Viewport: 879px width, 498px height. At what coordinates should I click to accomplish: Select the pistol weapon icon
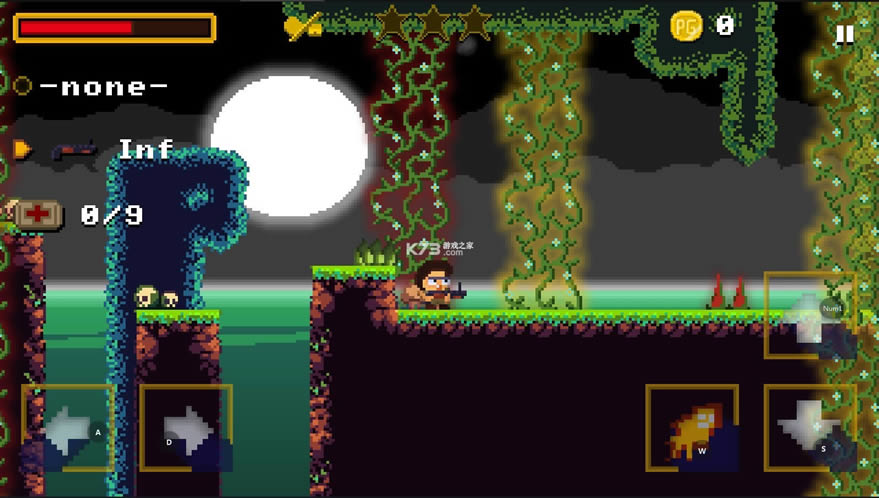coord(74,150)
